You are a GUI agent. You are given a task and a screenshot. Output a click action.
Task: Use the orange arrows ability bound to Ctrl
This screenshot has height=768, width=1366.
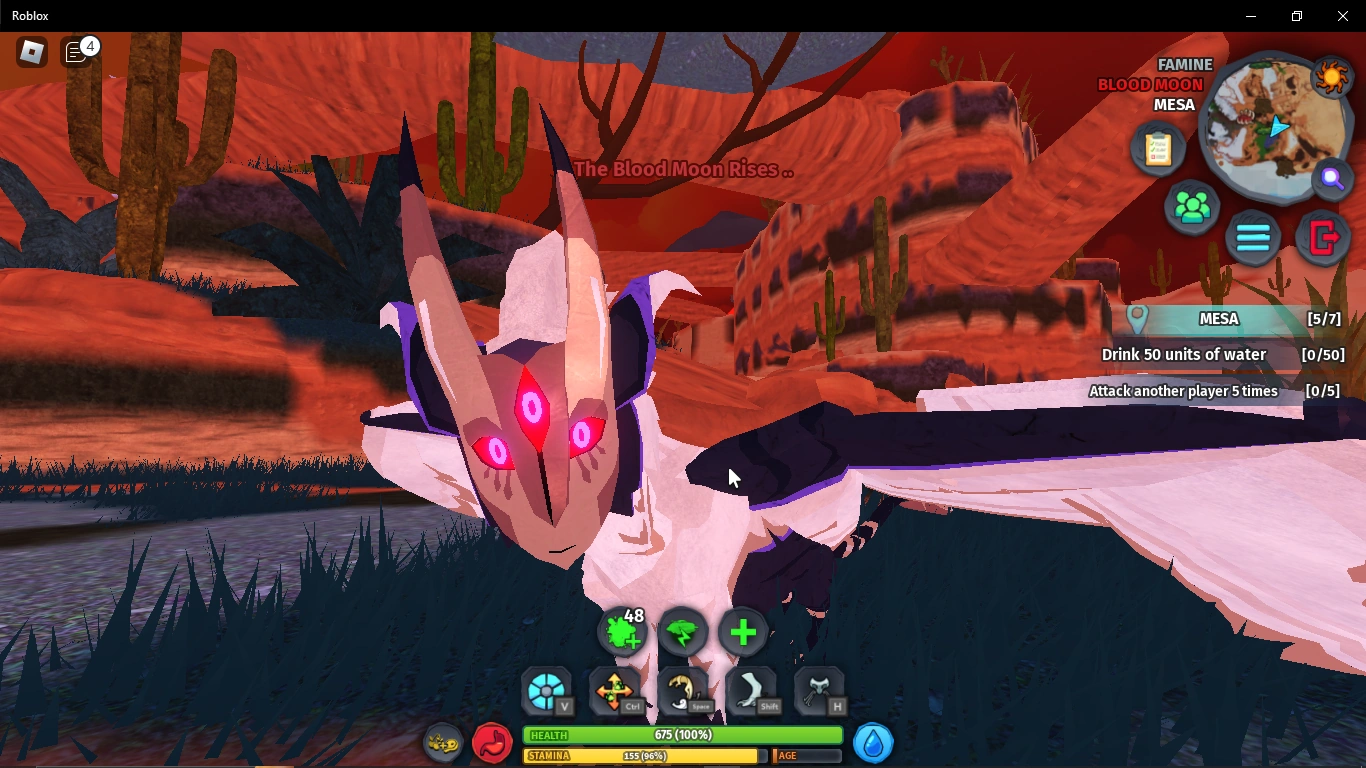coord(615,690)
